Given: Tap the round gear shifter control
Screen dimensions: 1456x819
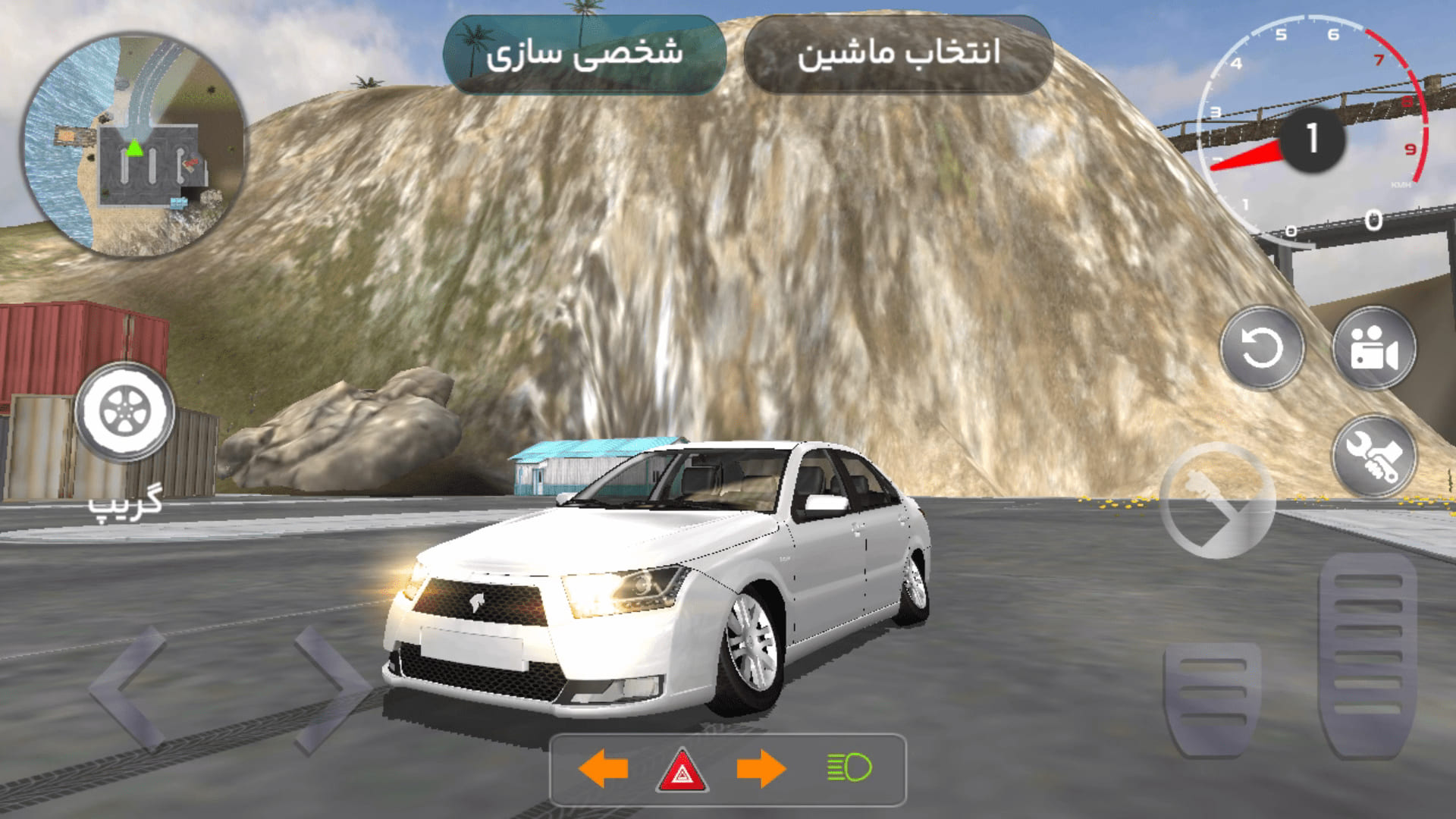Looking at the screenshot, I should (x=1216, y=500).
